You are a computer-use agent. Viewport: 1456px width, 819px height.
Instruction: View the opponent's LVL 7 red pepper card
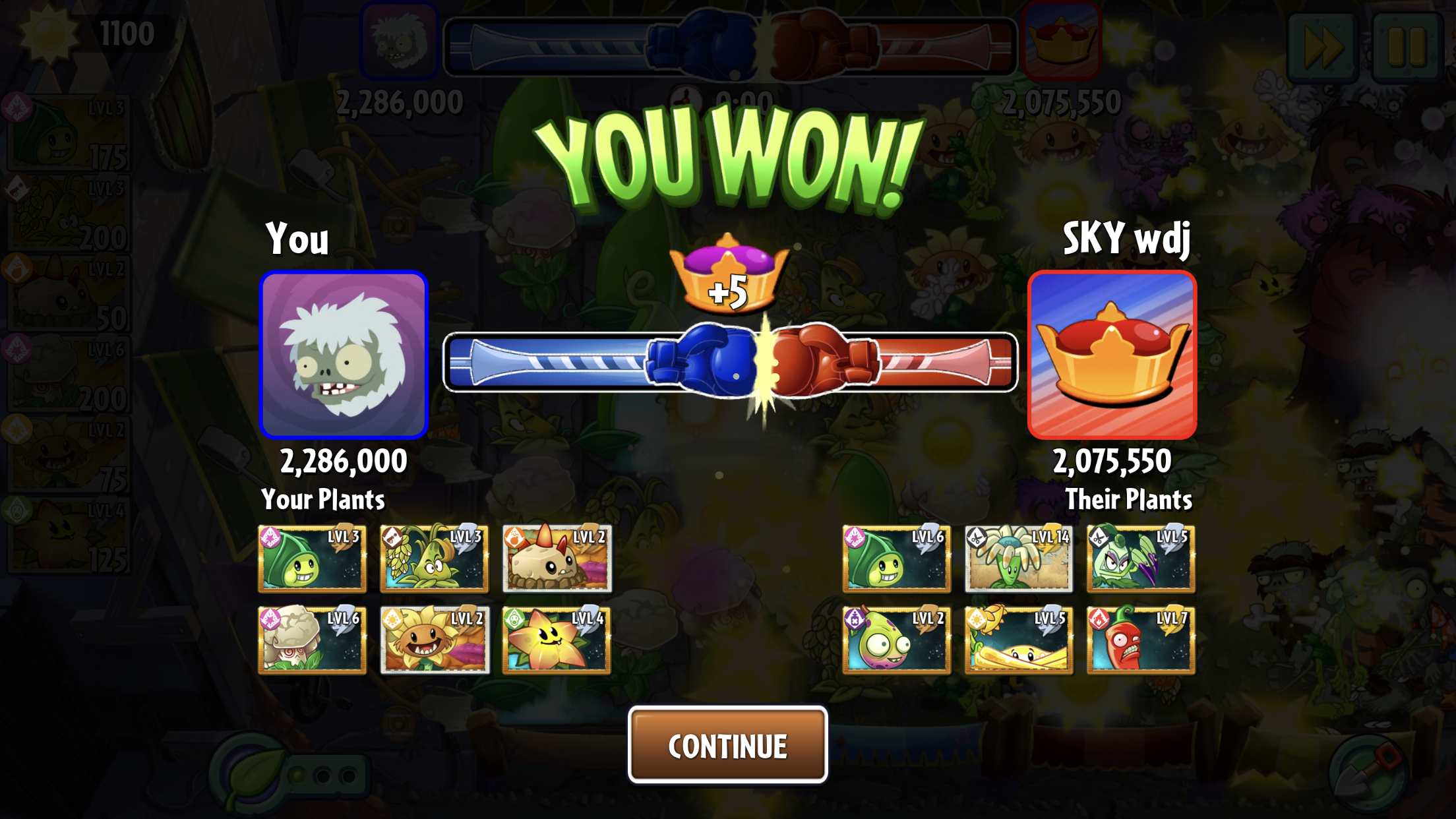[1141, 640]
